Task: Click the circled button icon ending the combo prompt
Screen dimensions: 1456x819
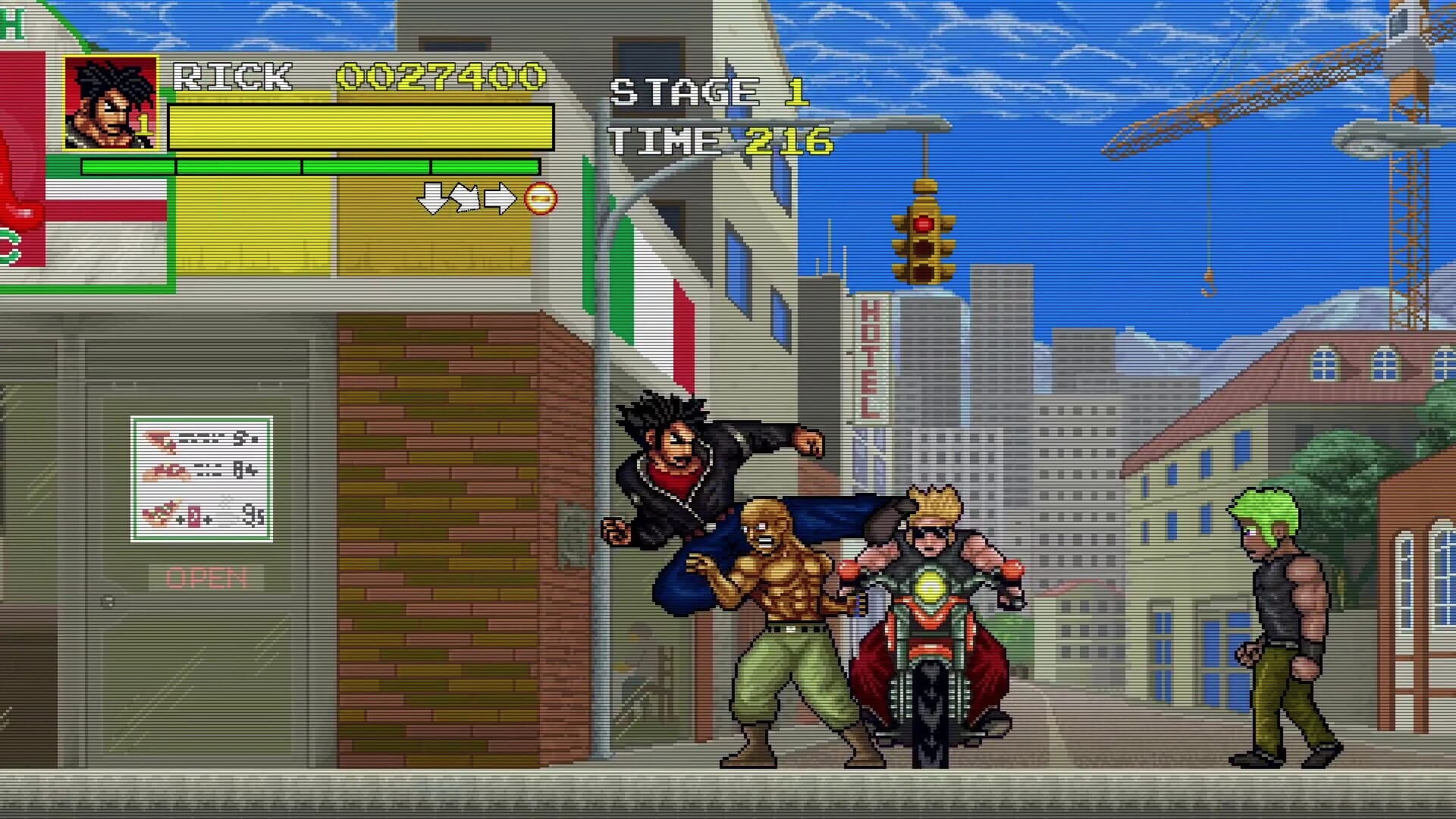Action: click(x=540, y=199)
